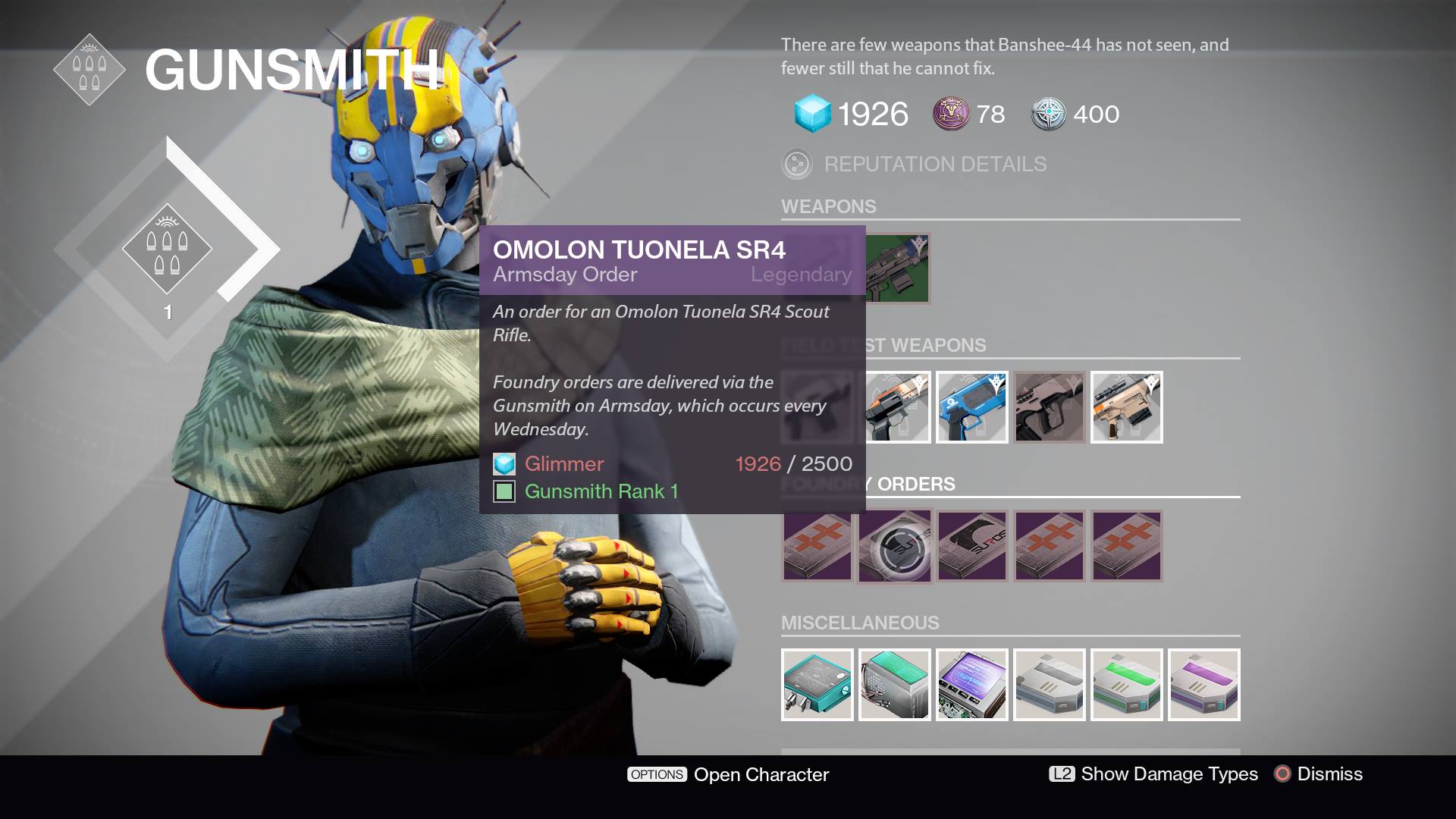
Task: Click the Silver coin icon showing 400
Action: click(x=1049, y=115)
